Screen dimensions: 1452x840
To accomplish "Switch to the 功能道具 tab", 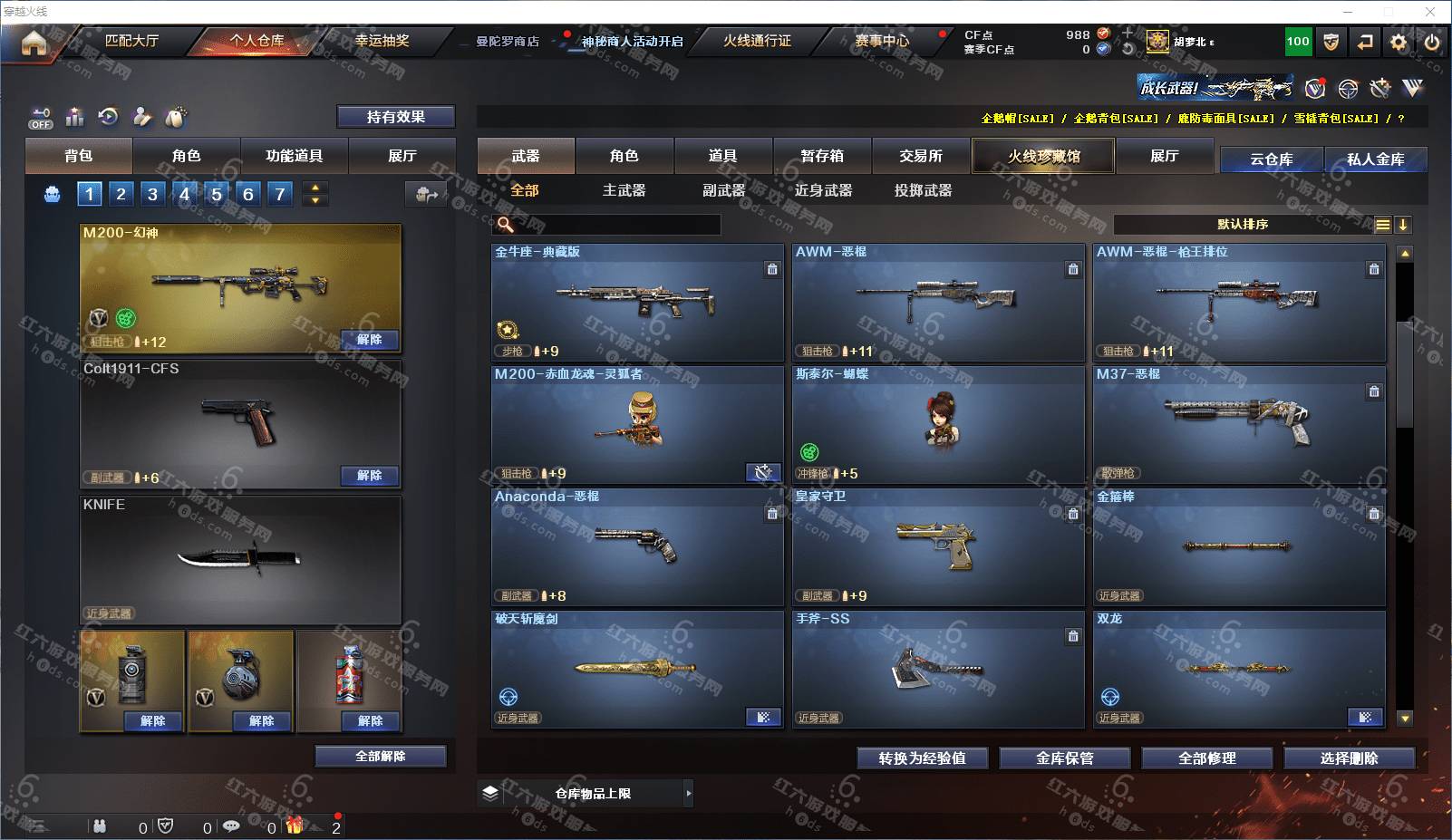I will coord(294,156).
